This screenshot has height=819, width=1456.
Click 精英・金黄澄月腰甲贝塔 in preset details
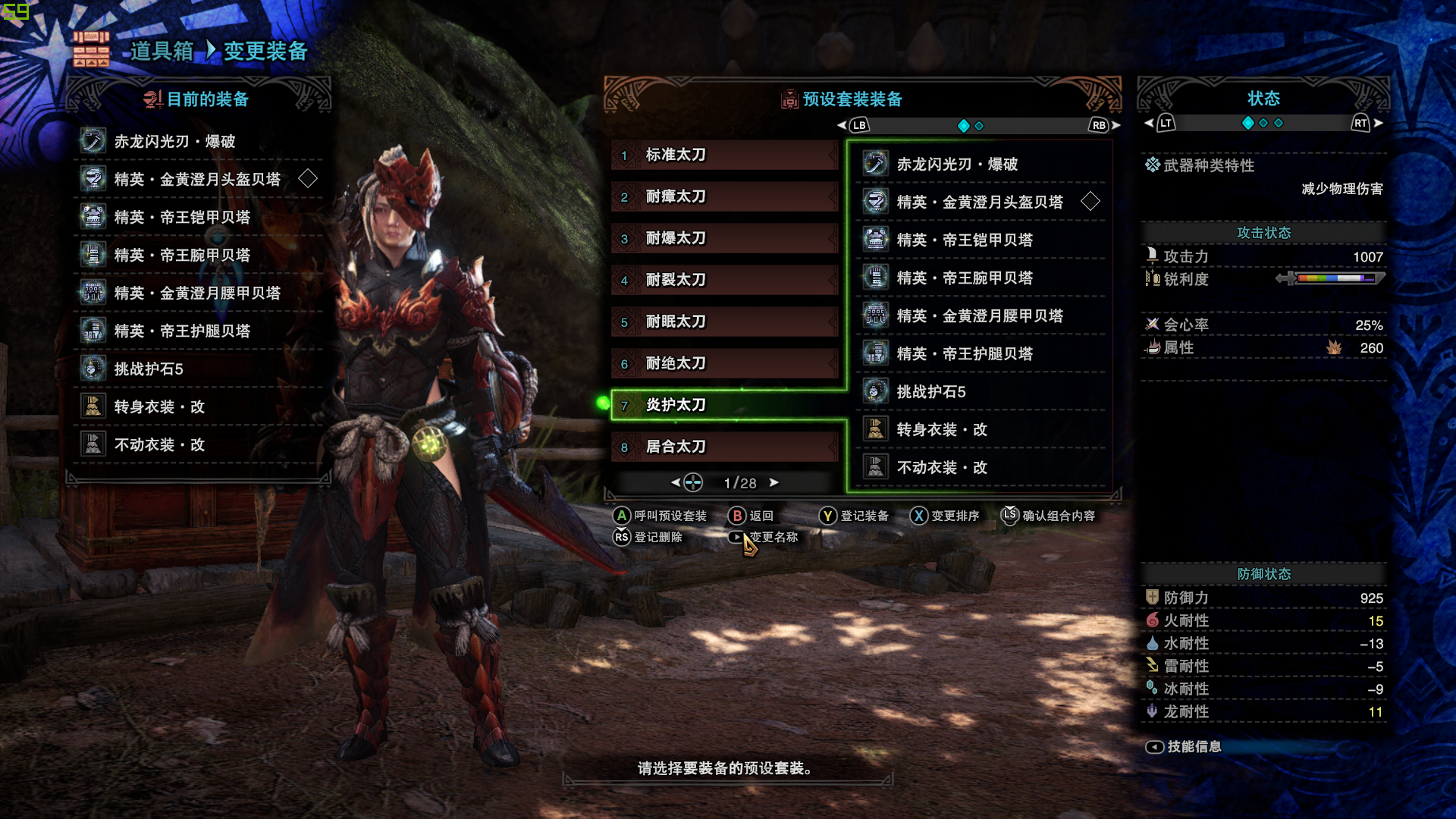pyautogui.click(x=980, y=316)
